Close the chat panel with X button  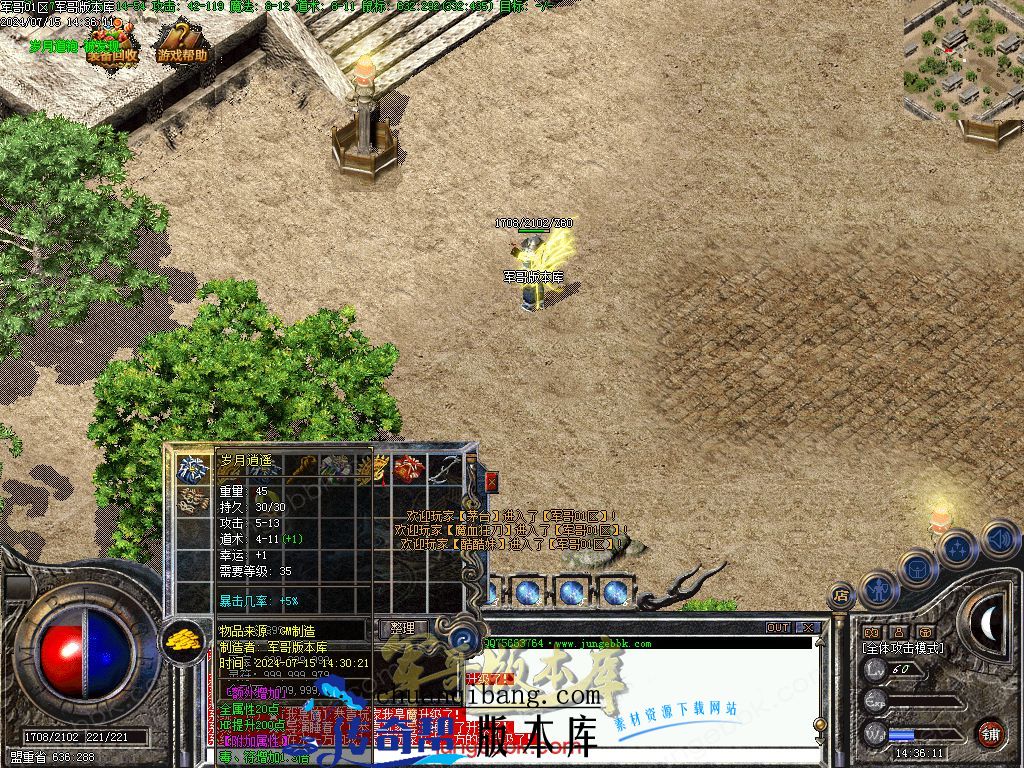point(808,627)
